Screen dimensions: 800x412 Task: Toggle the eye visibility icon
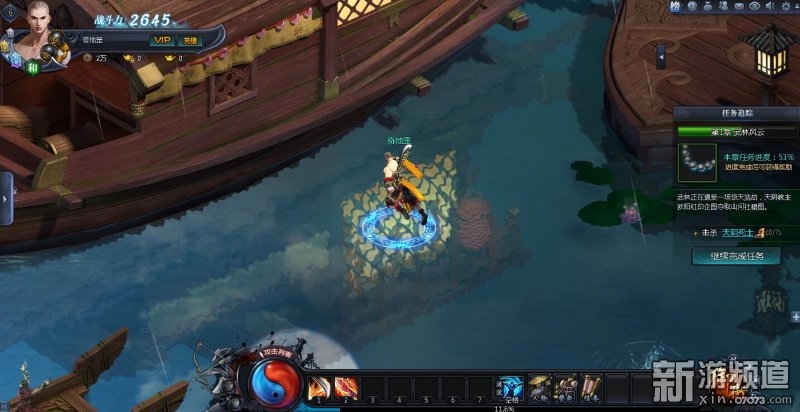pos(755,7)
